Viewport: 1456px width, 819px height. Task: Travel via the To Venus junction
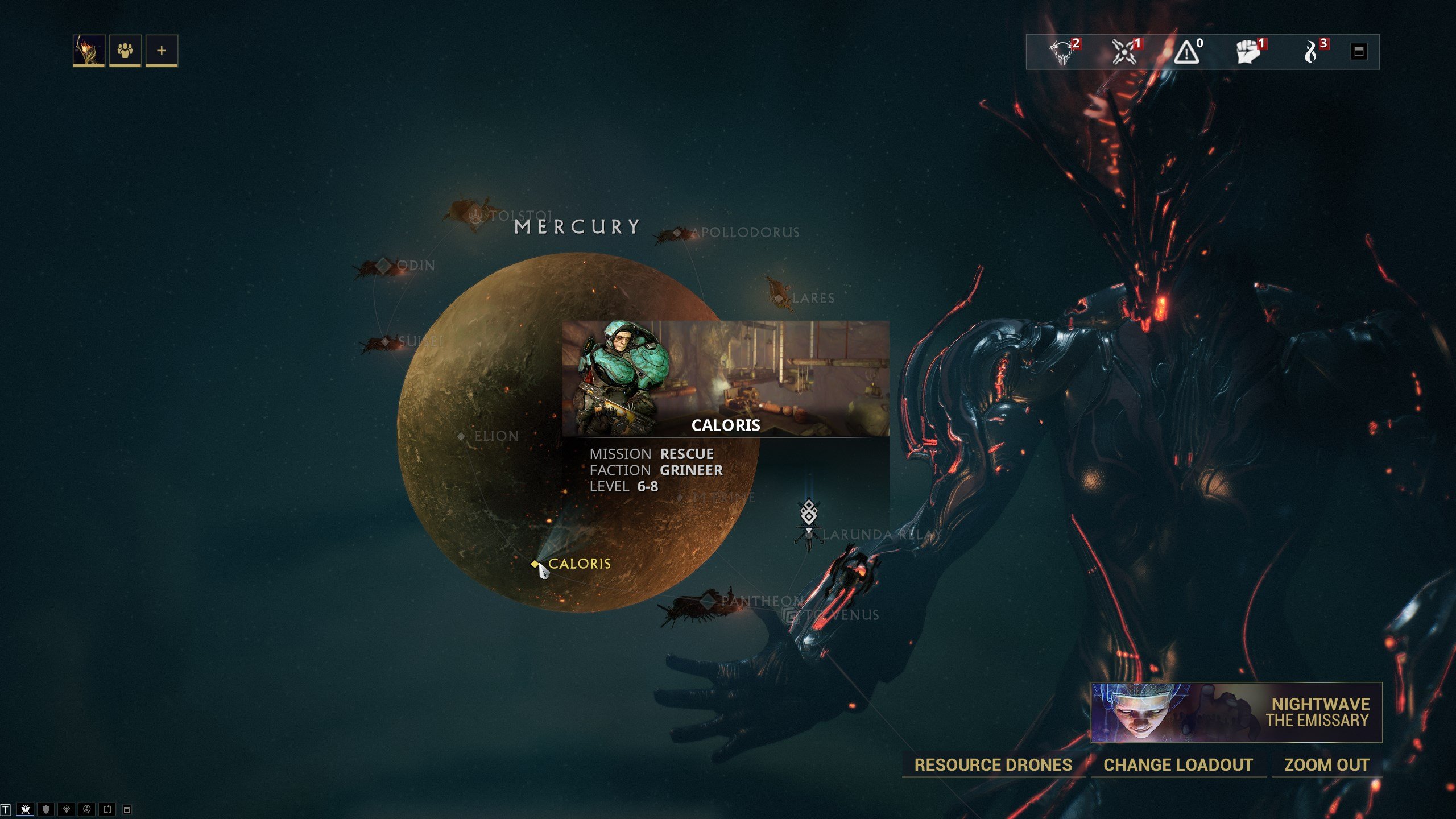coord(791,615)
